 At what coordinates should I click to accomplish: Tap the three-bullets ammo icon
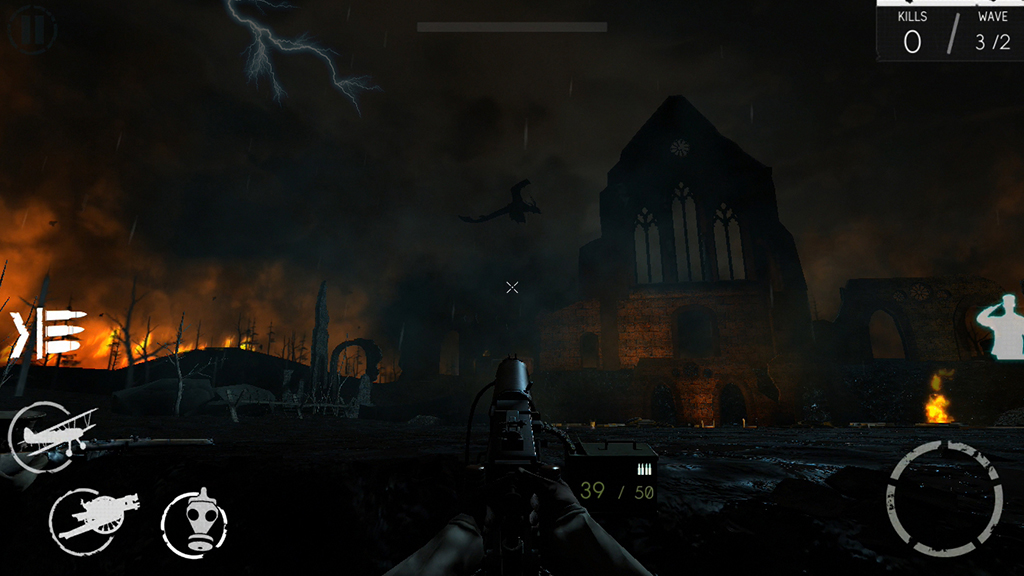click(x=50, y=334)
